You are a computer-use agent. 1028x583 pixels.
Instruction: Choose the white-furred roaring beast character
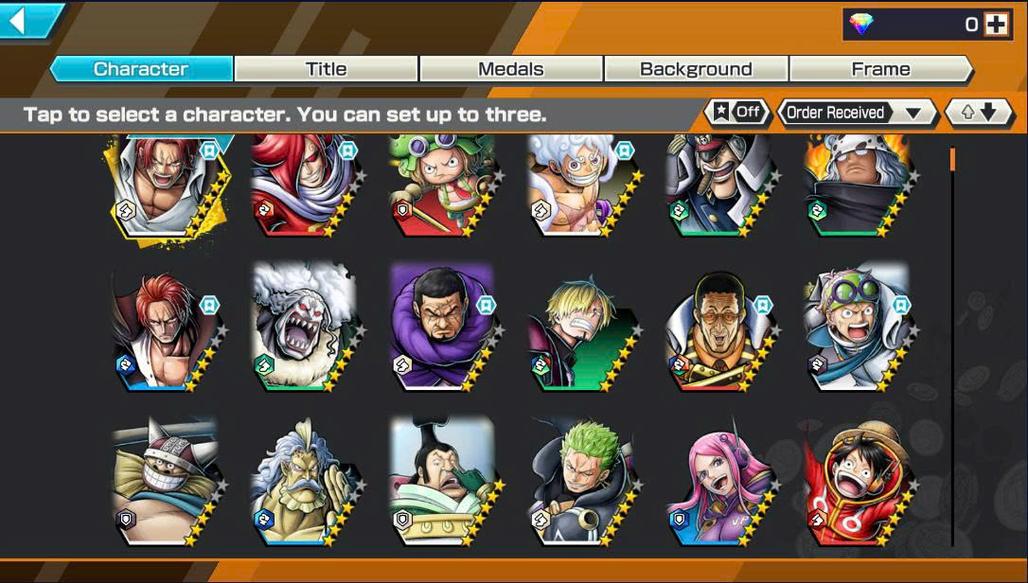point(301,327)
